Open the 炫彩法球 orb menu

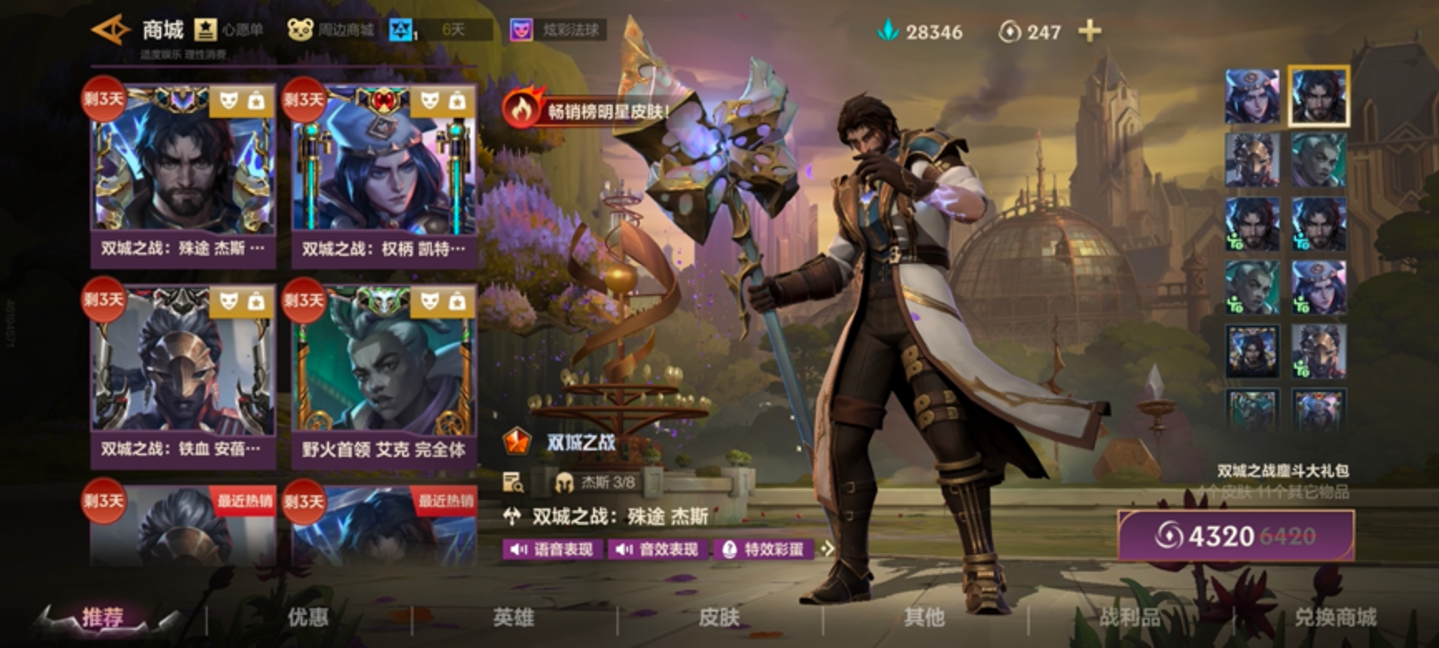pos(558,30)
